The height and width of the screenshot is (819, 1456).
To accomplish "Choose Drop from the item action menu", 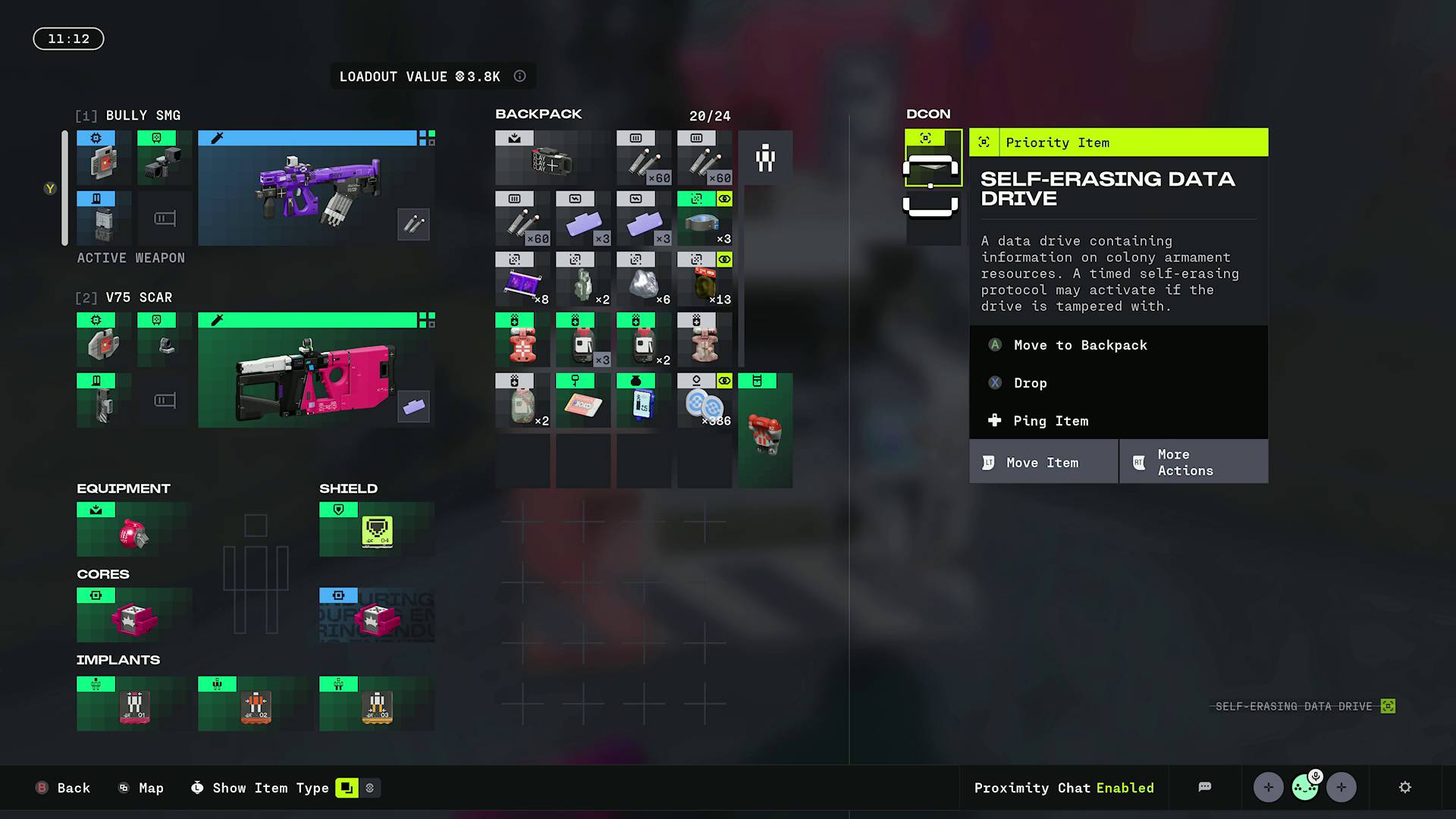I will (1030, 383).
